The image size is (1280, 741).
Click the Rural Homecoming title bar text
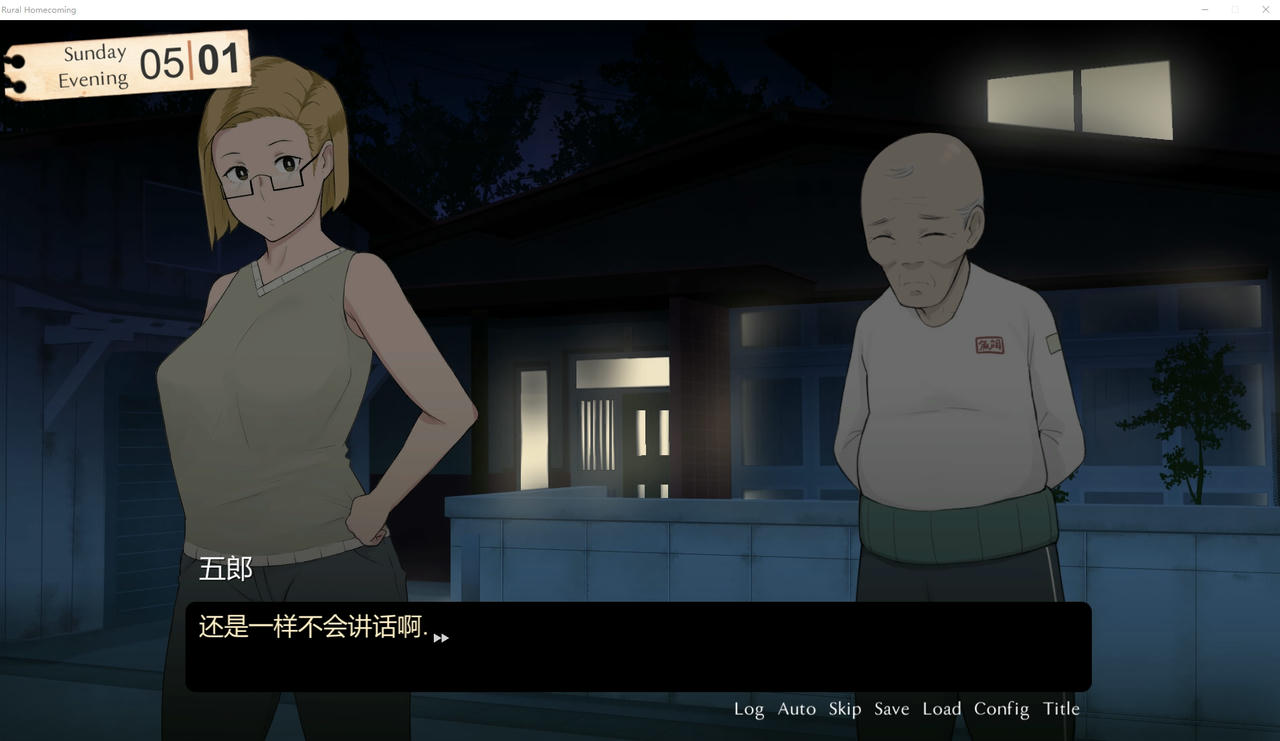pyautogui.click(x=40, y=9)
